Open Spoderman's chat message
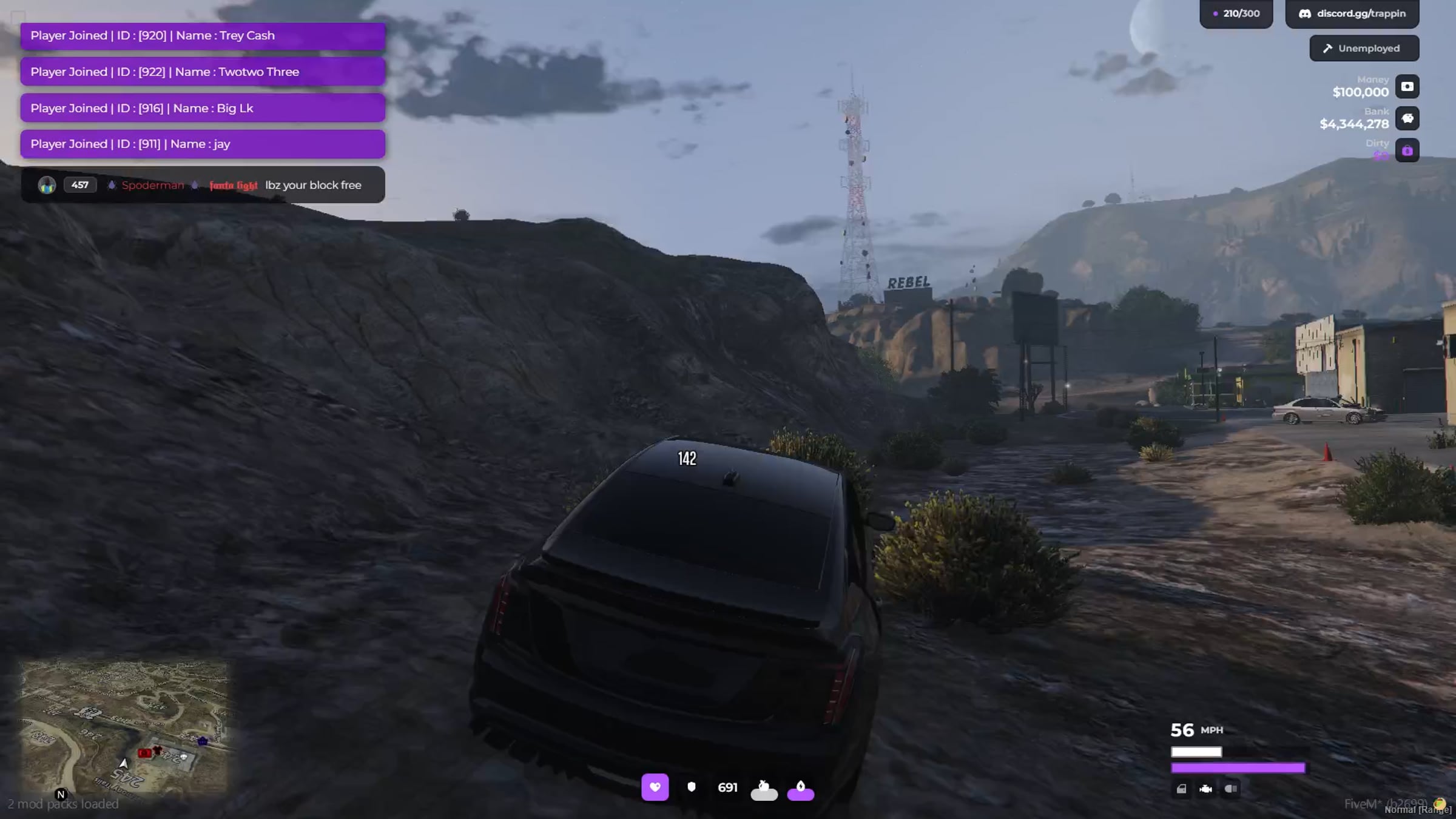 pos(203,185)
